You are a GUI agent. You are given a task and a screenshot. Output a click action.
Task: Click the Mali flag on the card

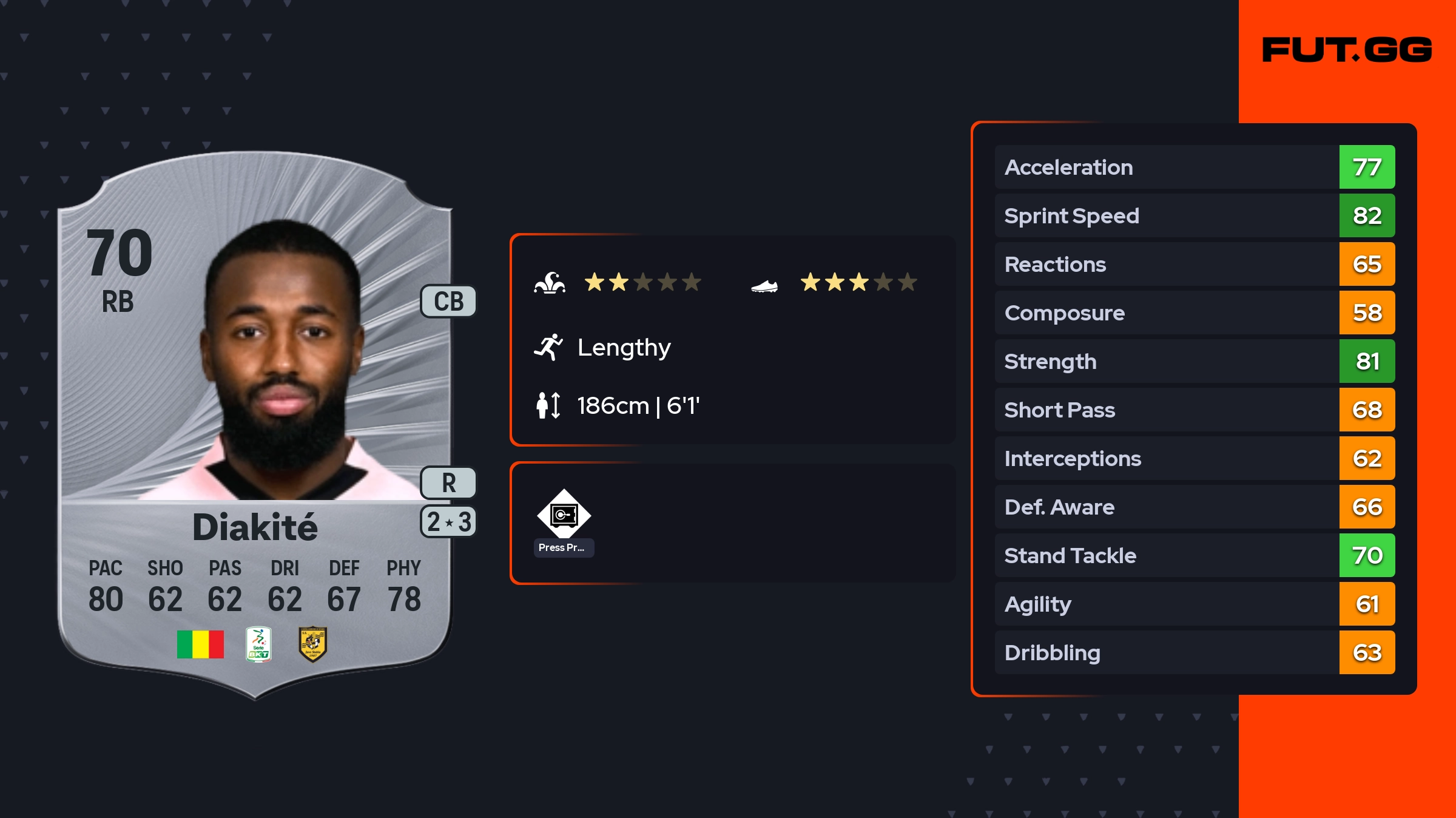point(200,644)
